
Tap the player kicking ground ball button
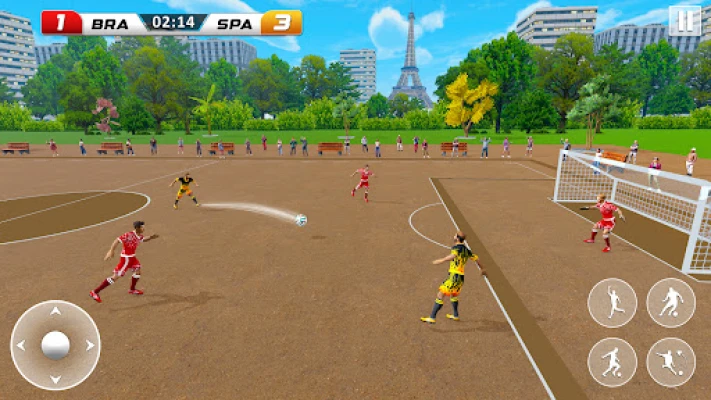(612, 362)
